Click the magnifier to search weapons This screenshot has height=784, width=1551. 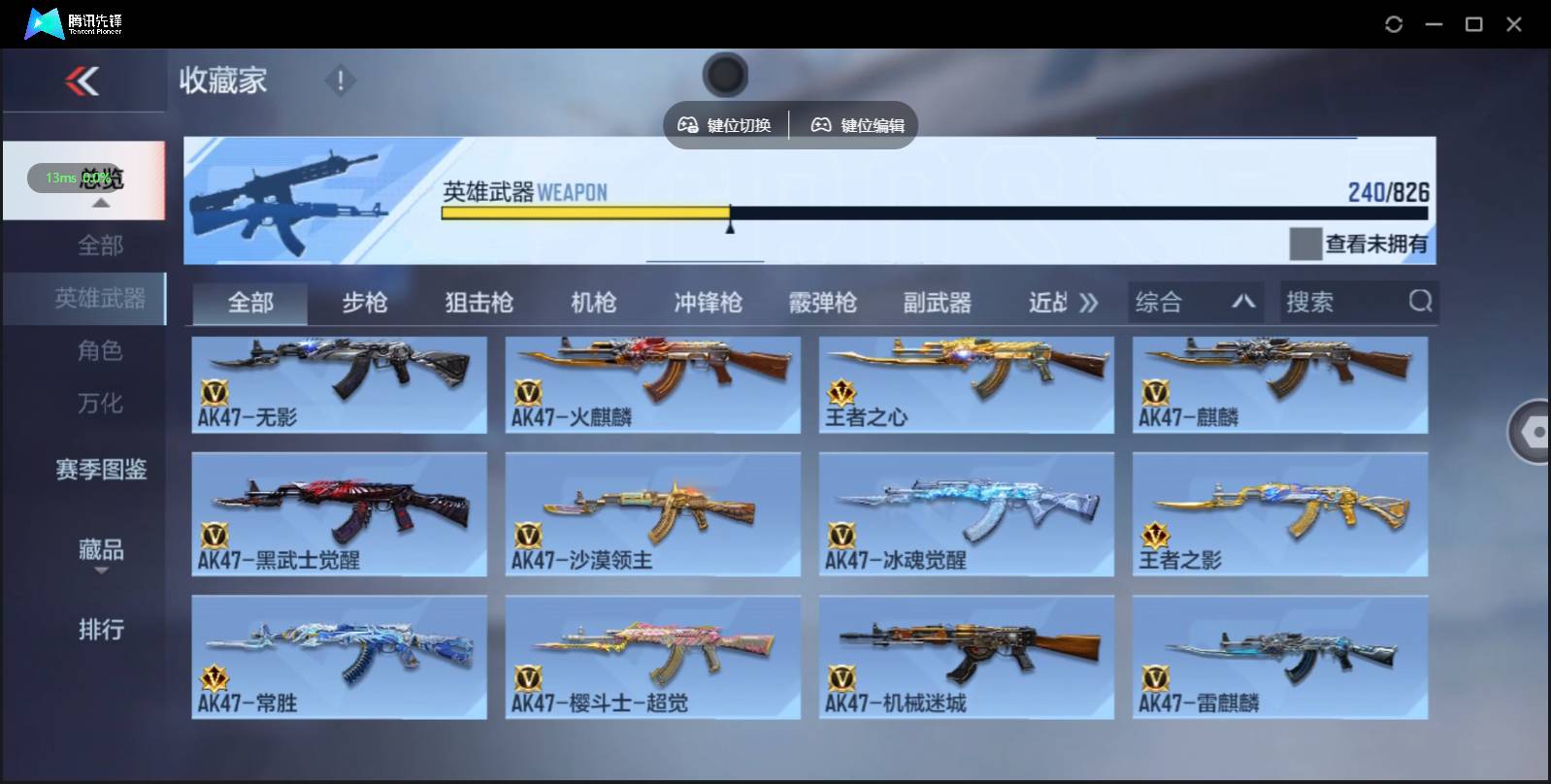(x=1421, y=302)
